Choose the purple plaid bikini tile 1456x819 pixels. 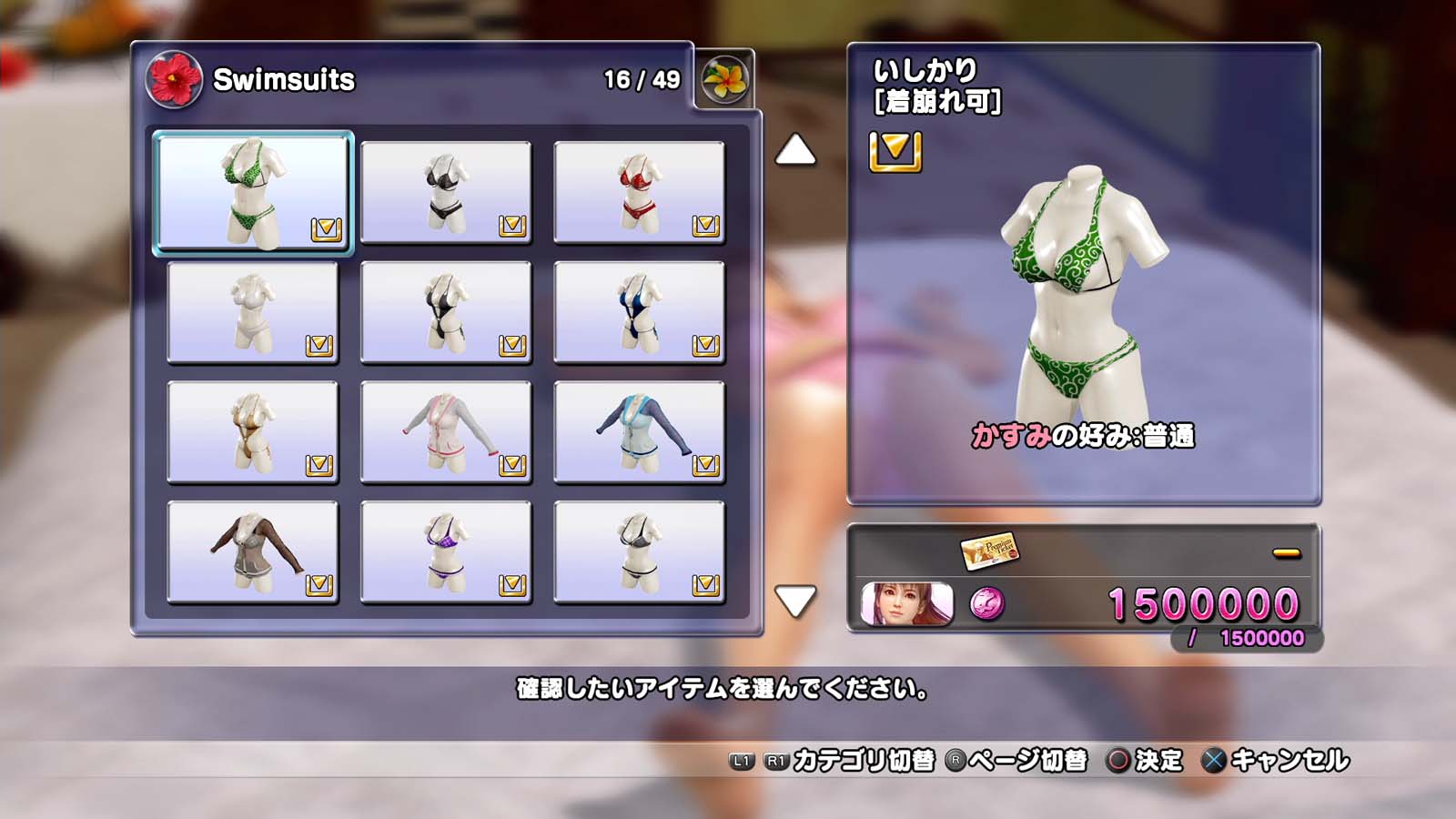[x=446, y=552]
